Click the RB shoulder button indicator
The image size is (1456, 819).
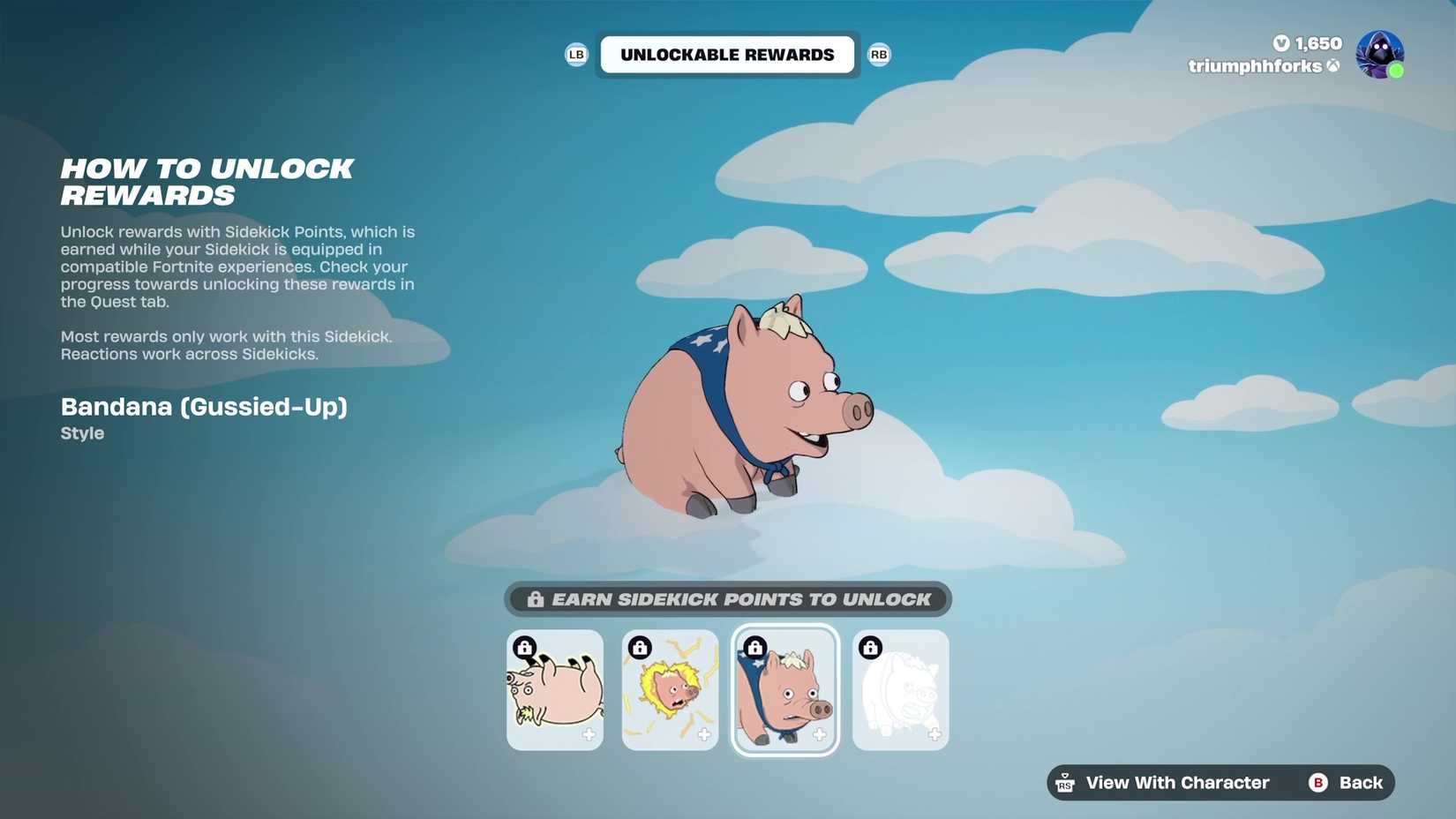click(879, 54)
